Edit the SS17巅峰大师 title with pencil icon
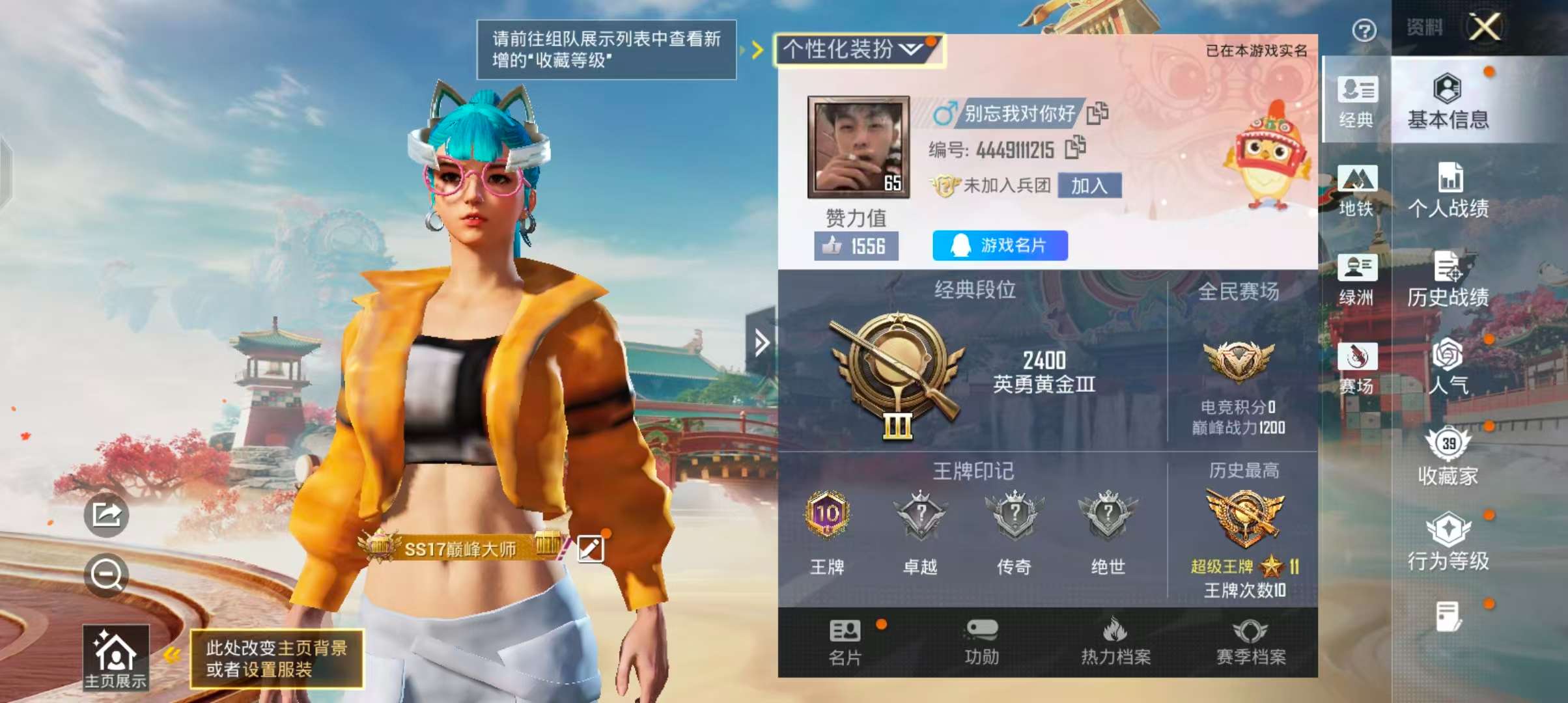 pyautogui.click(x=591, y=550)
